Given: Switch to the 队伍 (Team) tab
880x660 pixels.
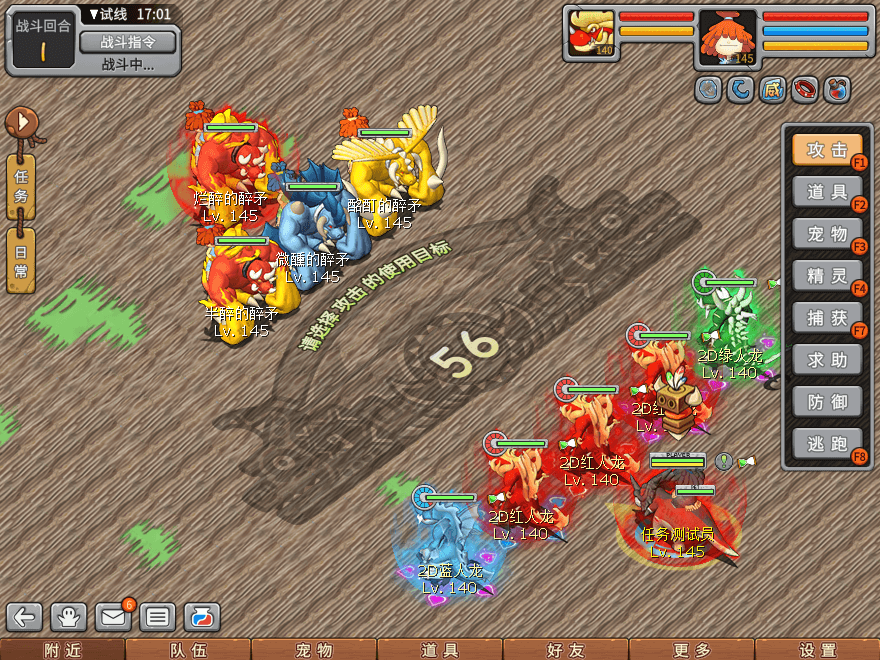Looking at the screenshot, I should (188, 650).
